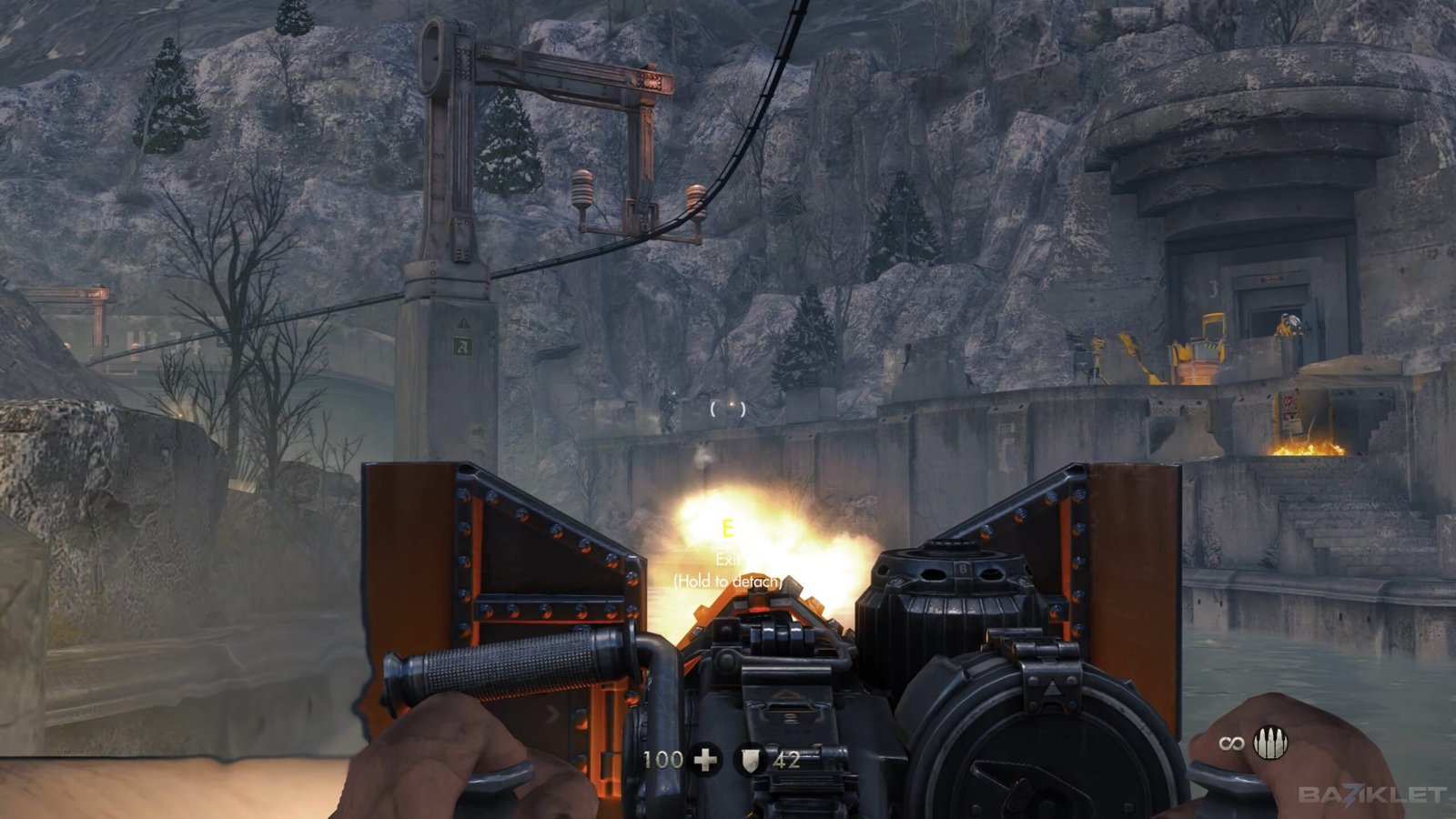Click the health cross icon
This screenshot has height=819, width=1456.
705,759
